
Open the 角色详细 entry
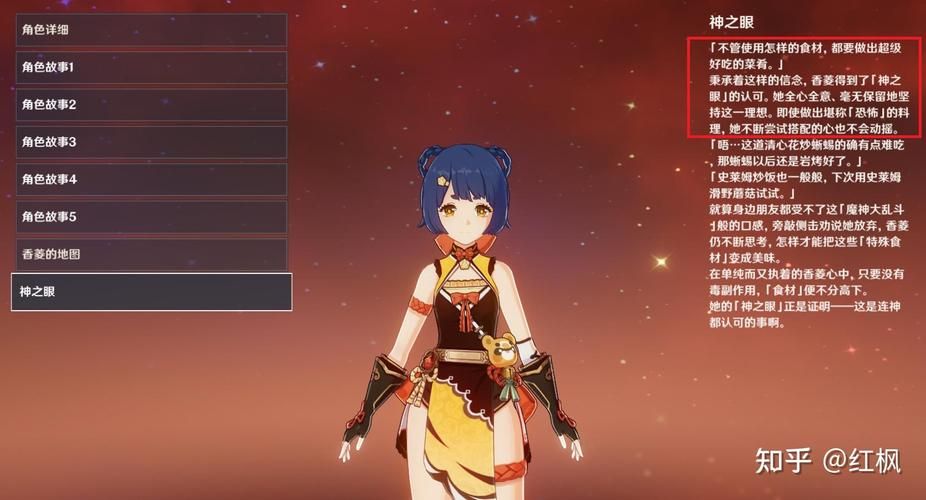point(150,30)
